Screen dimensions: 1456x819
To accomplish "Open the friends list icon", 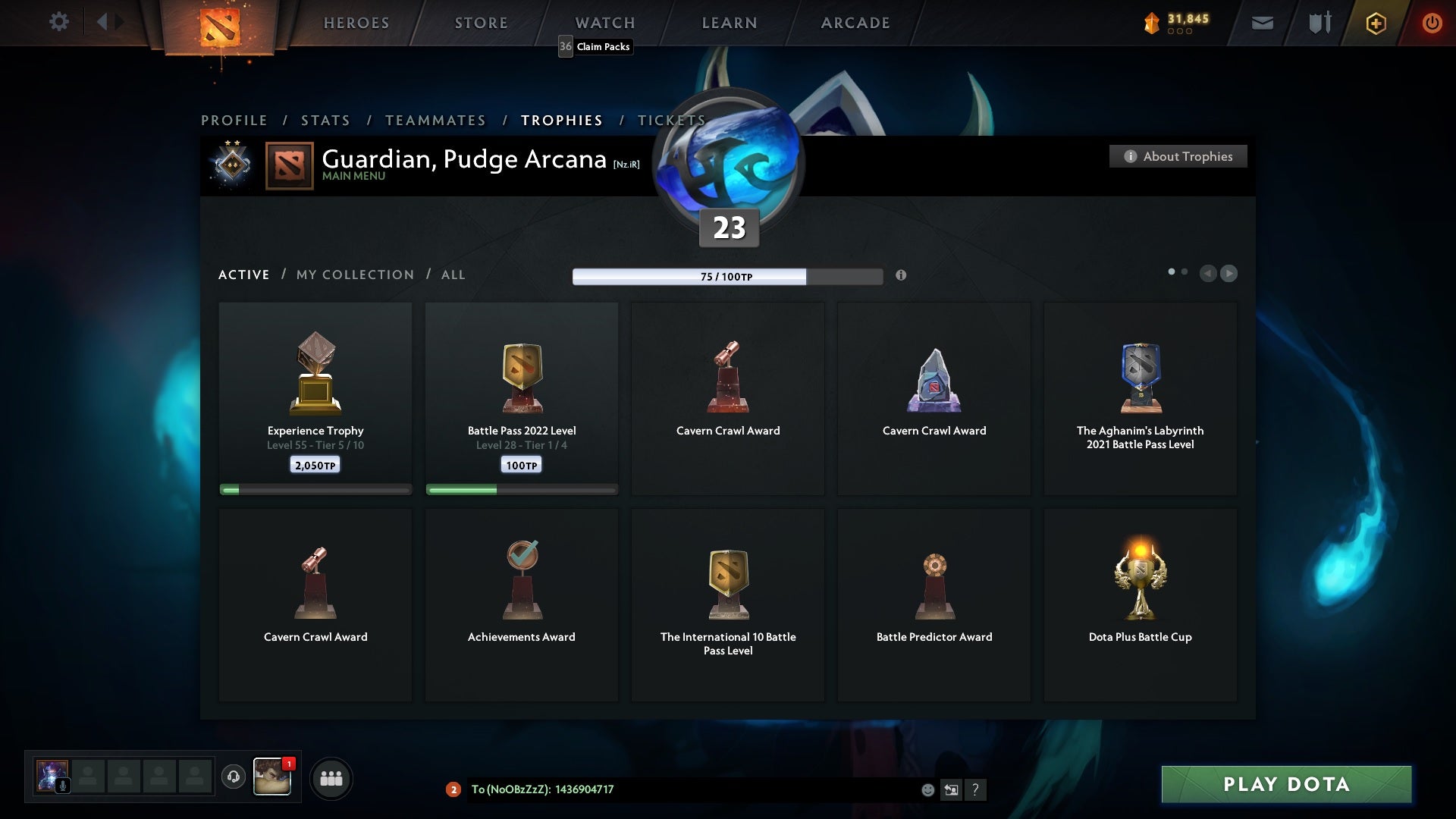I will click(331, 778).
